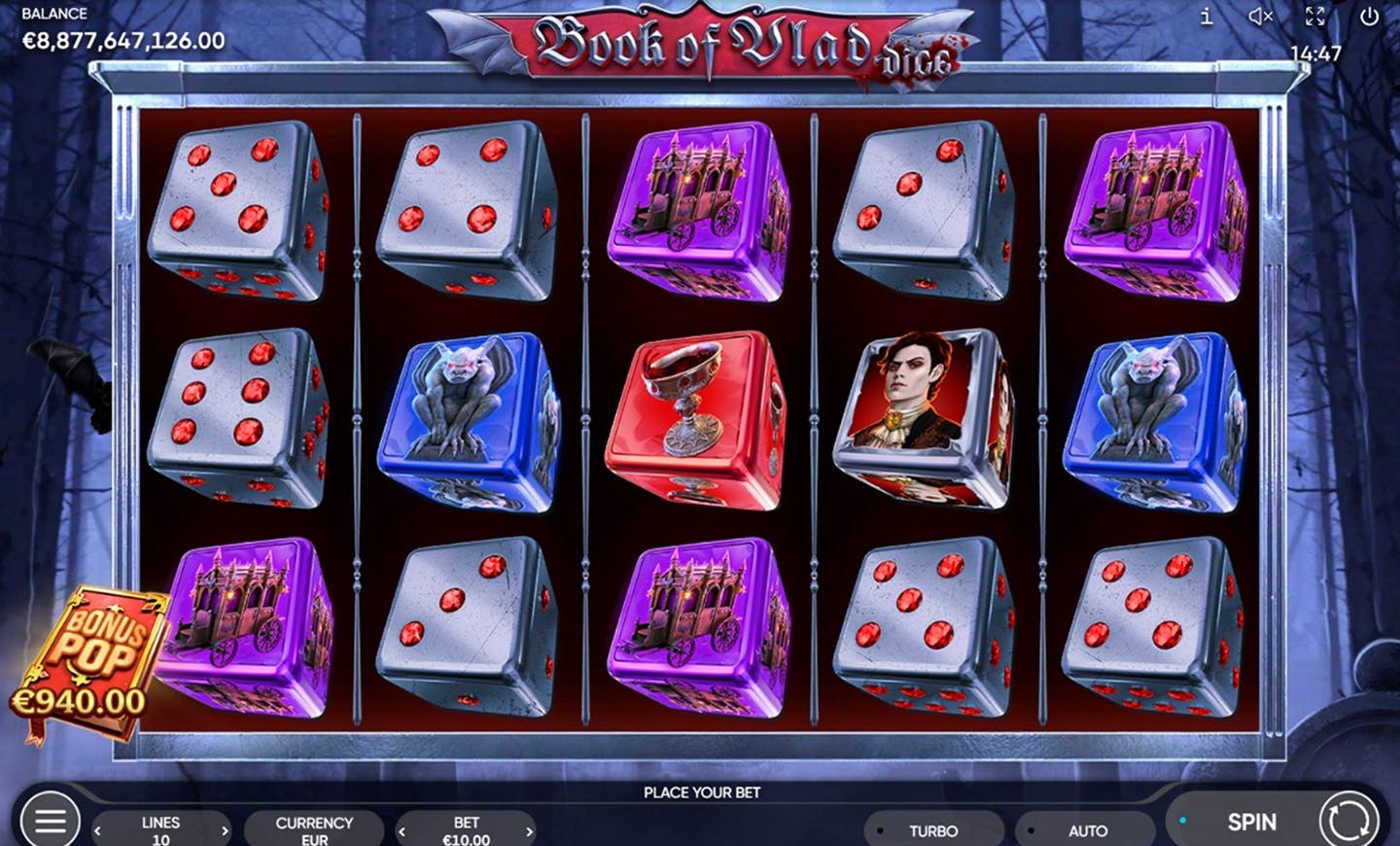Spin the reels with the SPIN button
1400x846 pixels.
point(1251,822)
